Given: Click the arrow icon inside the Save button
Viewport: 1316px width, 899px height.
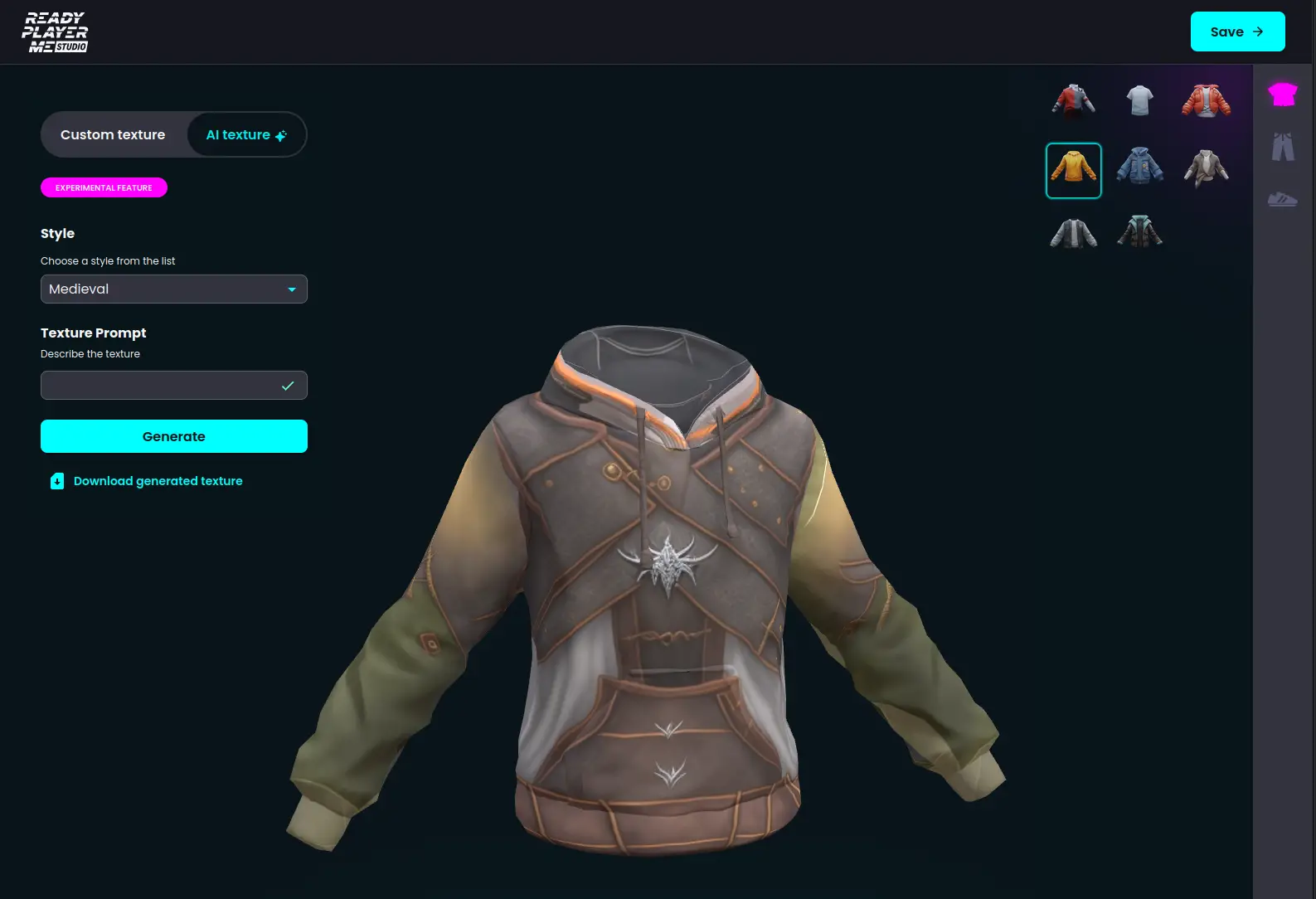Looking at the screenshot, I should pyautogui.click(x=1259, y=31).
